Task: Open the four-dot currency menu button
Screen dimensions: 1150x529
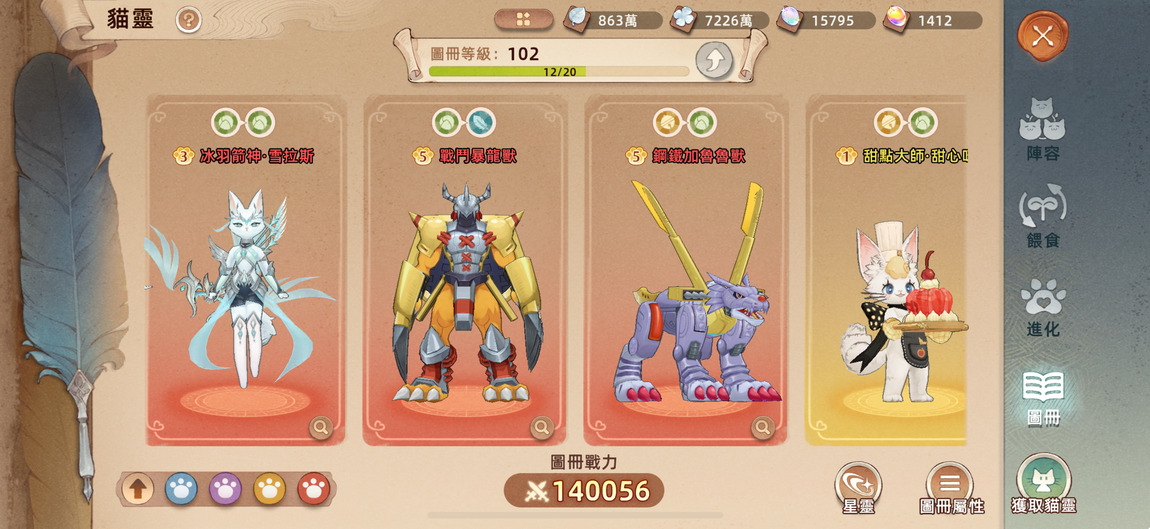Action: click(523, 20)
